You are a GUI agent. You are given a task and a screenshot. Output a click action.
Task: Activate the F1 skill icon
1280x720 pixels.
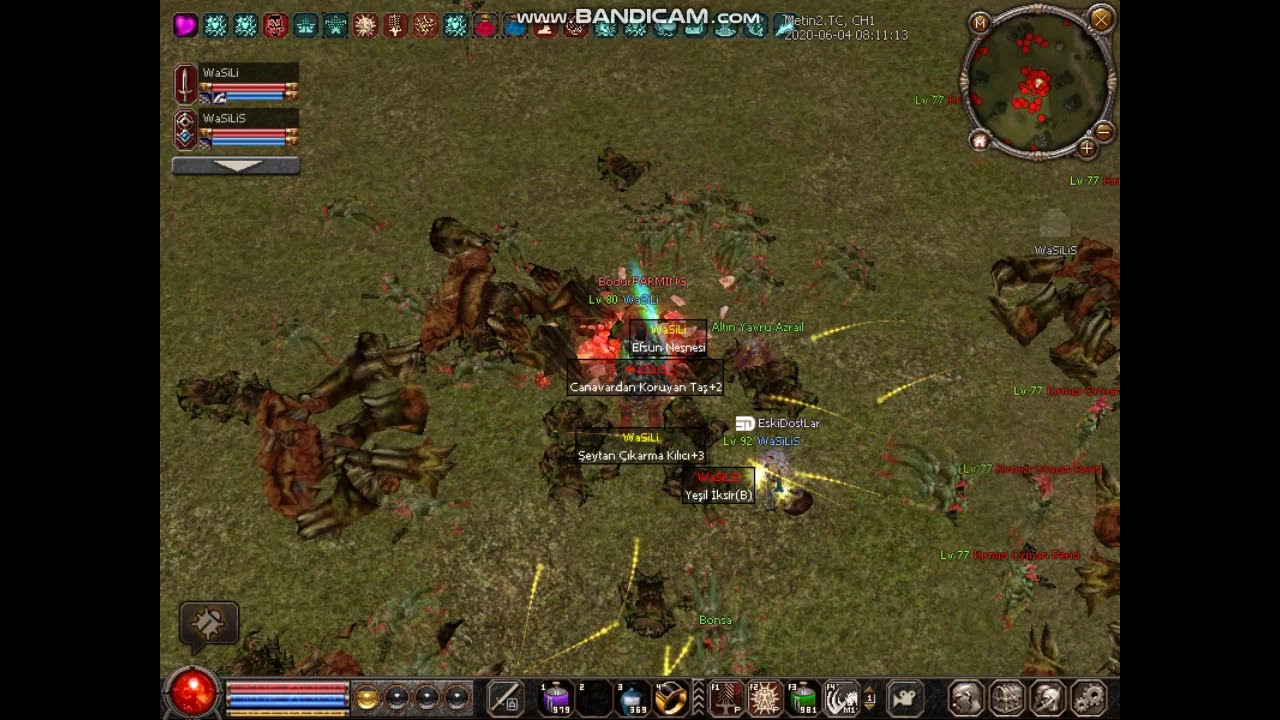pyautogui.click(x=727, y=698)
